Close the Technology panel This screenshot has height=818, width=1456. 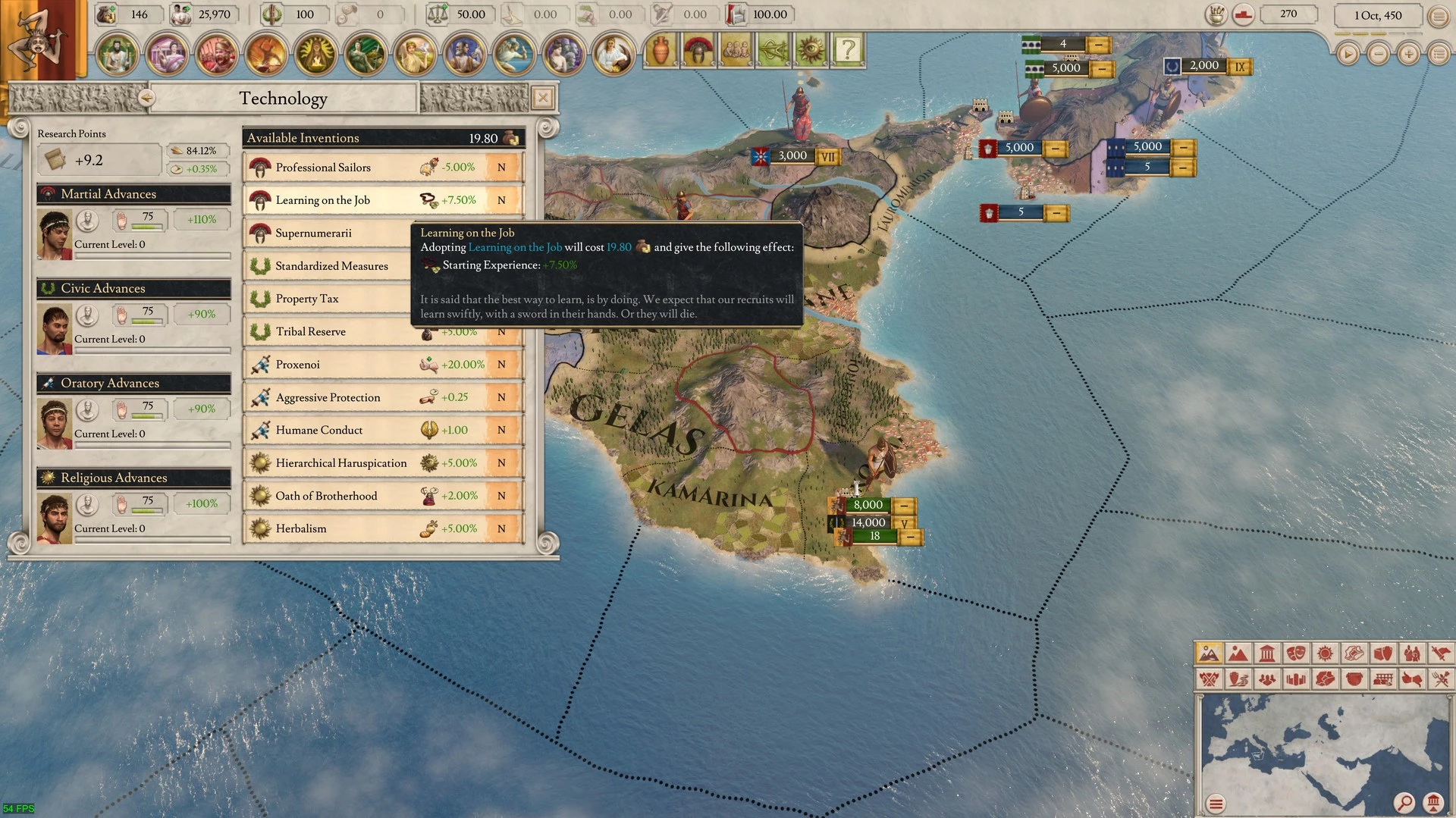point(543,98)
